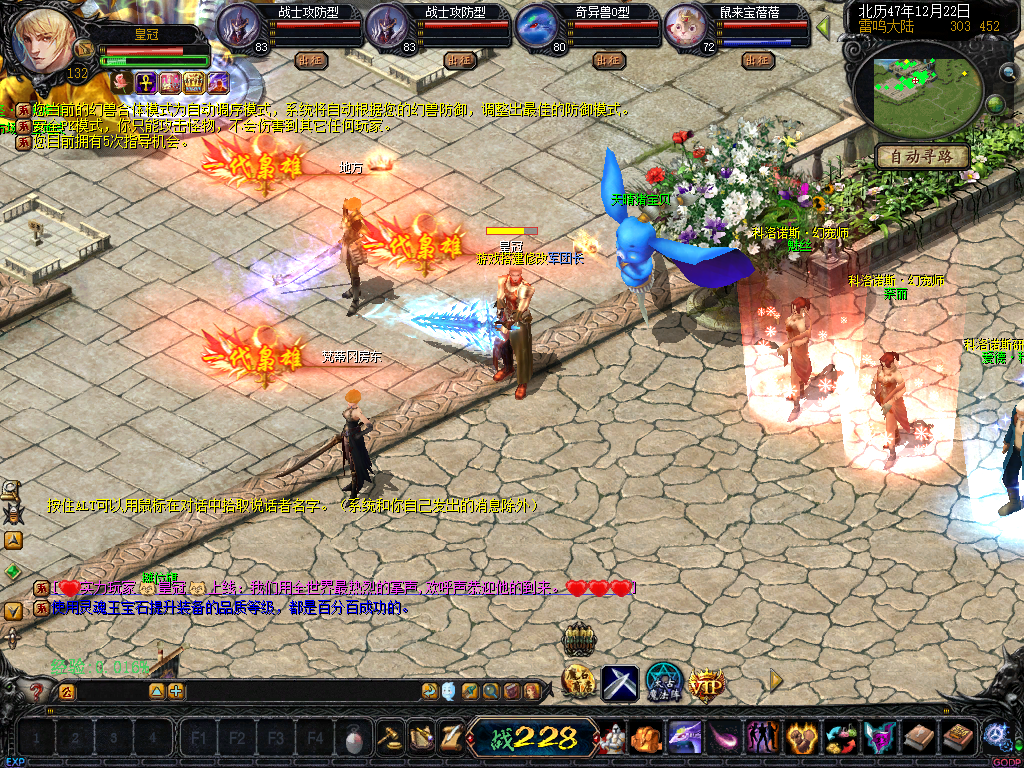Open the VIP menu

coord(706,684)
